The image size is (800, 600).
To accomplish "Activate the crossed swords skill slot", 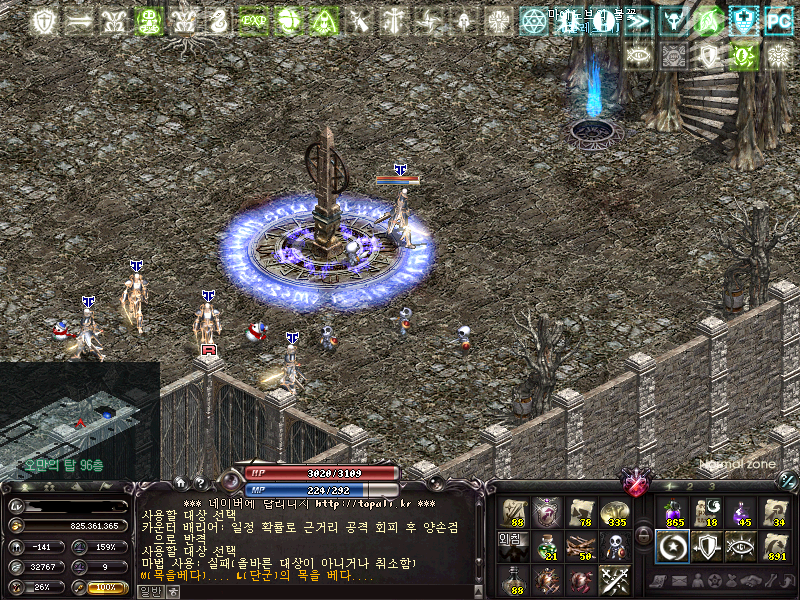I will point(613,579).
